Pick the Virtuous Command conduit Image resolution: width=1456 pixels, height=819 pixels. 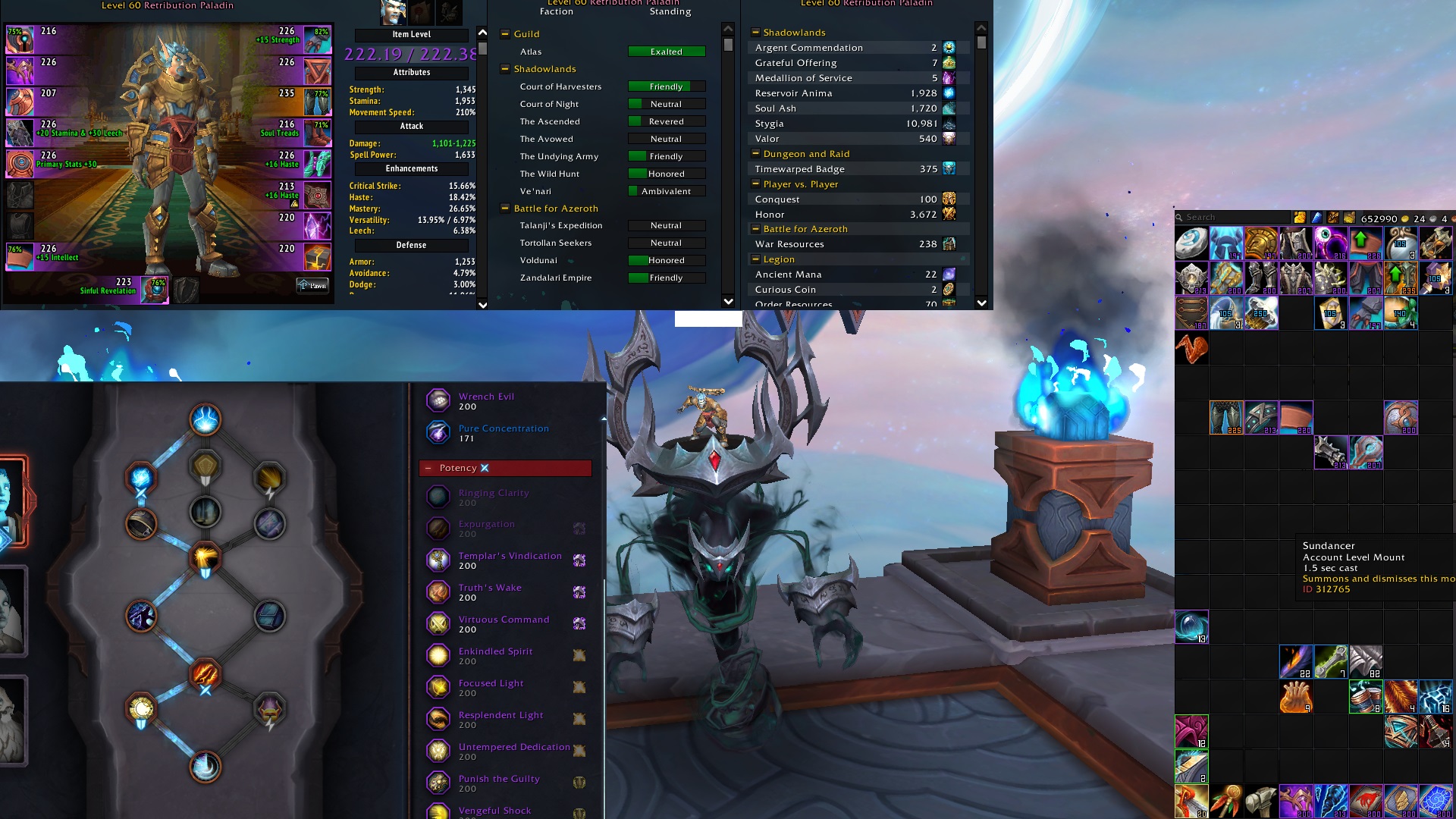(x=504, y=624)
